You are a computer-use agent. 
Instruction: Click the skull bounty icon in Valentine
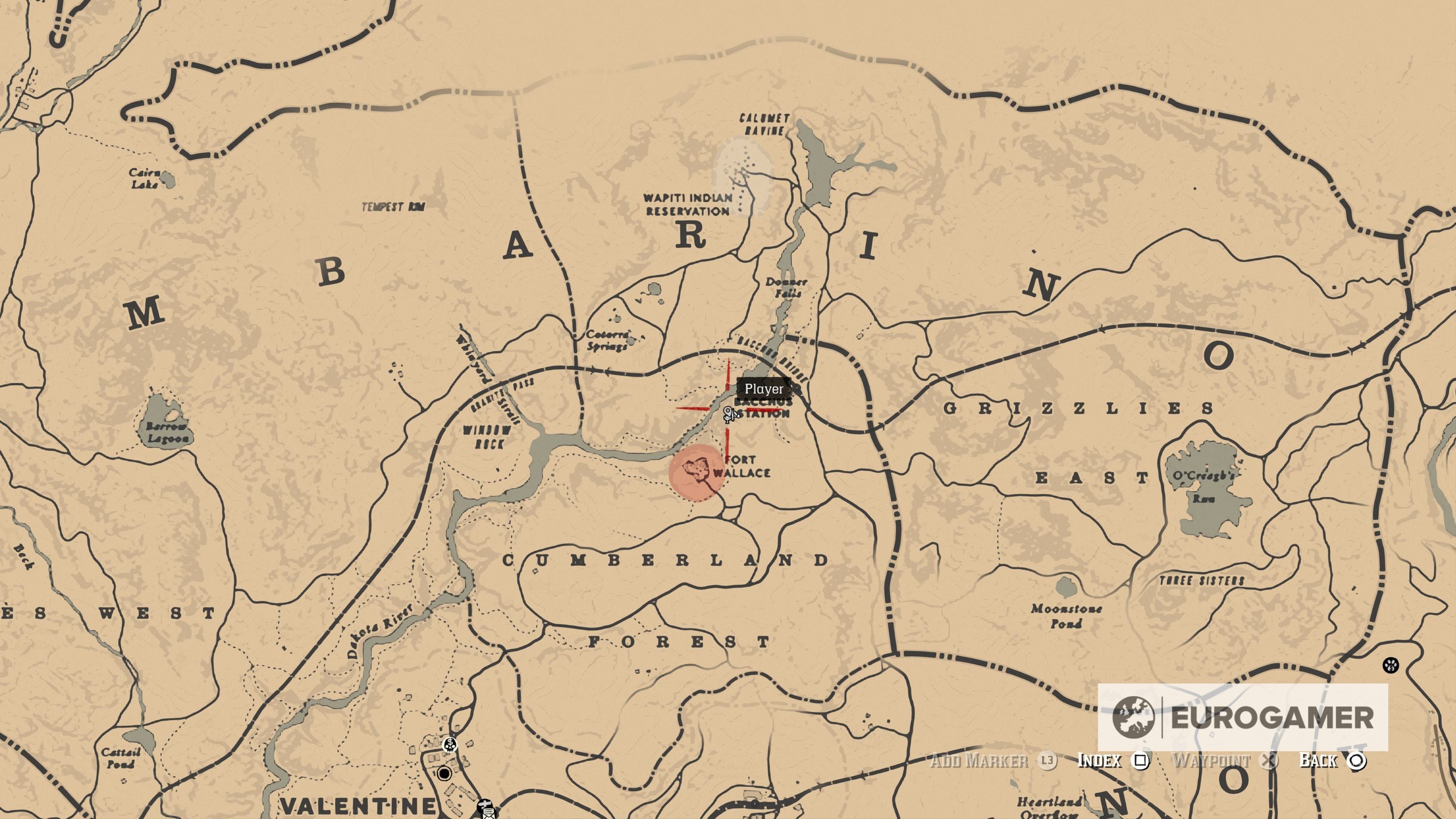coord(450,746)
